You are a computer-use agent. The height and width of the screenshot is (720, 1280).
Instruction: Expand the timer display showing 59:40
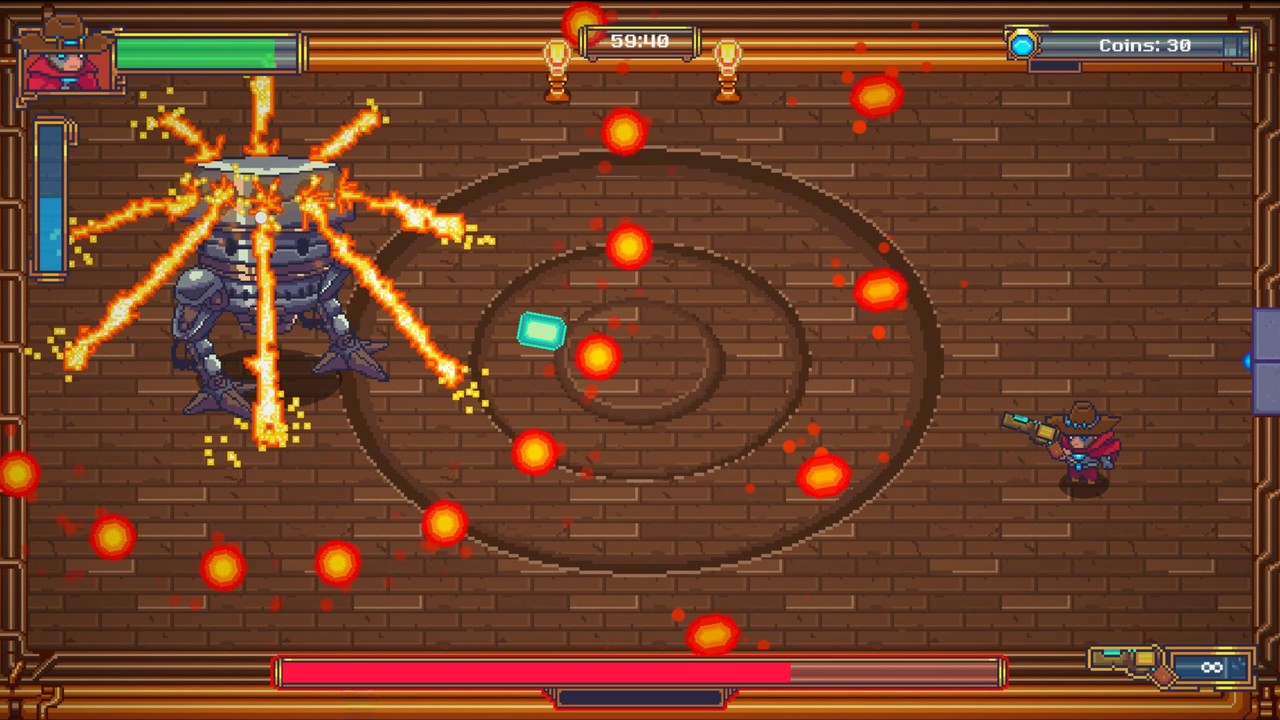point(639,42)
